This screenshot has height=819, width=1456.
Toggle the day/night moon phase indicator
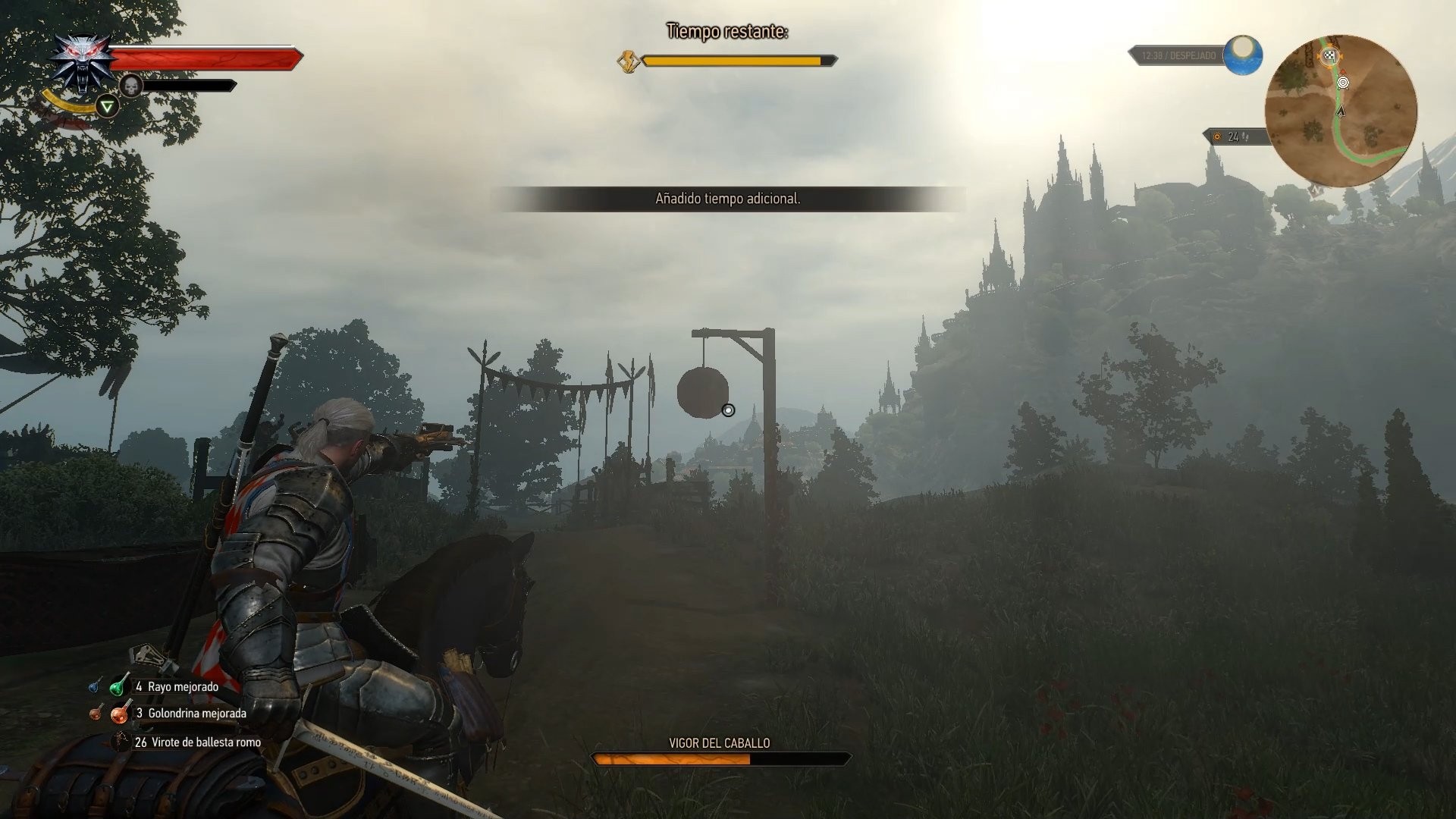pos(1242,55)
